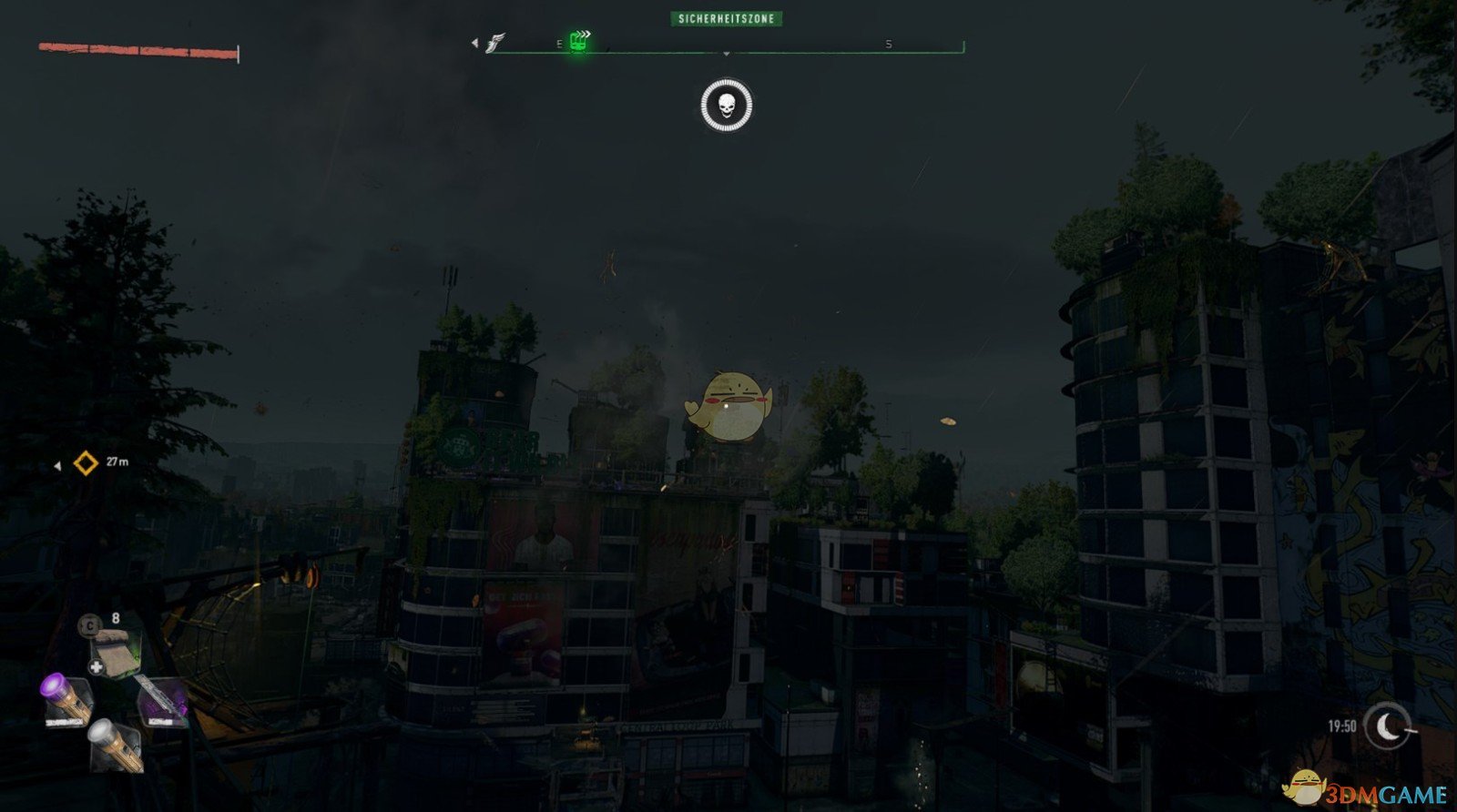
Task: Click the yellow waypoint diamond marker labeled 27m
Action: pyautogui.click(x=84, y=462)
